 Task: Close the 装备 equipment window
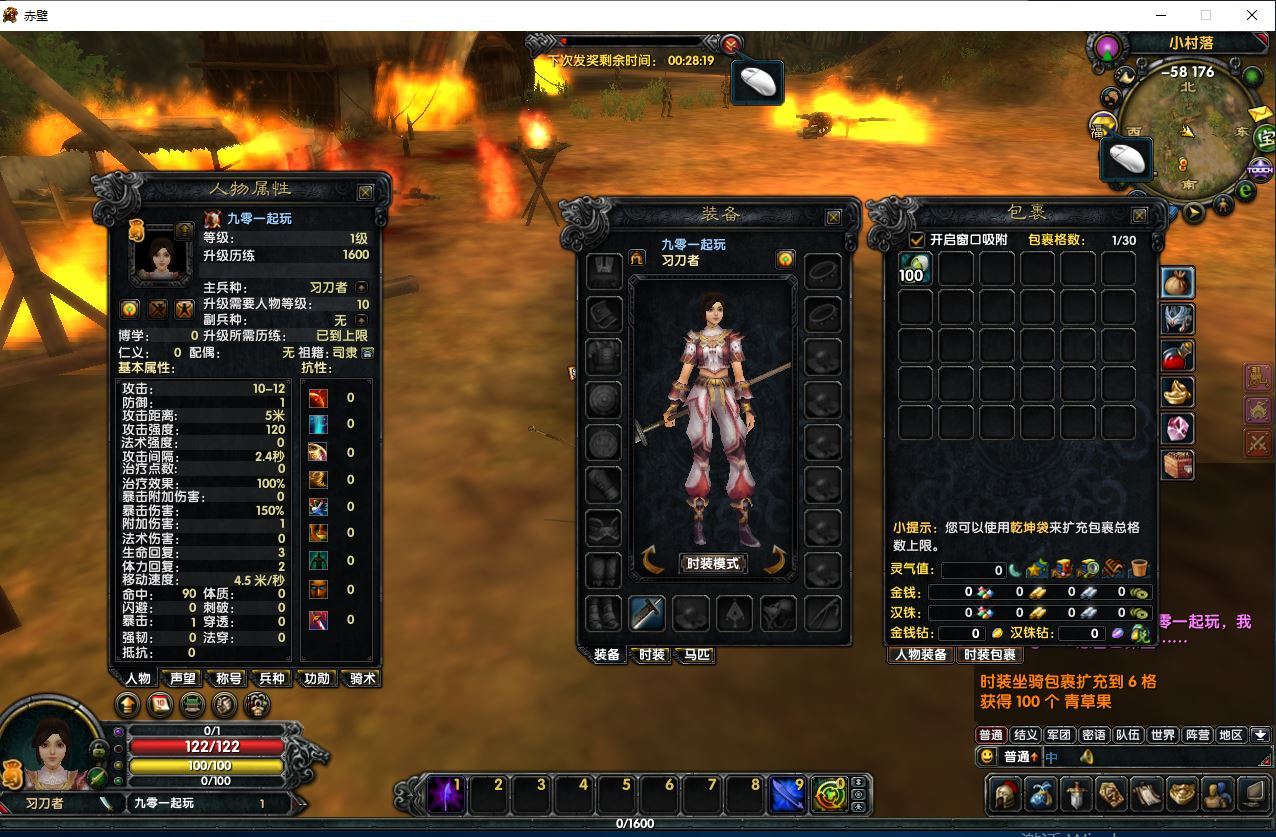[833, 217]
